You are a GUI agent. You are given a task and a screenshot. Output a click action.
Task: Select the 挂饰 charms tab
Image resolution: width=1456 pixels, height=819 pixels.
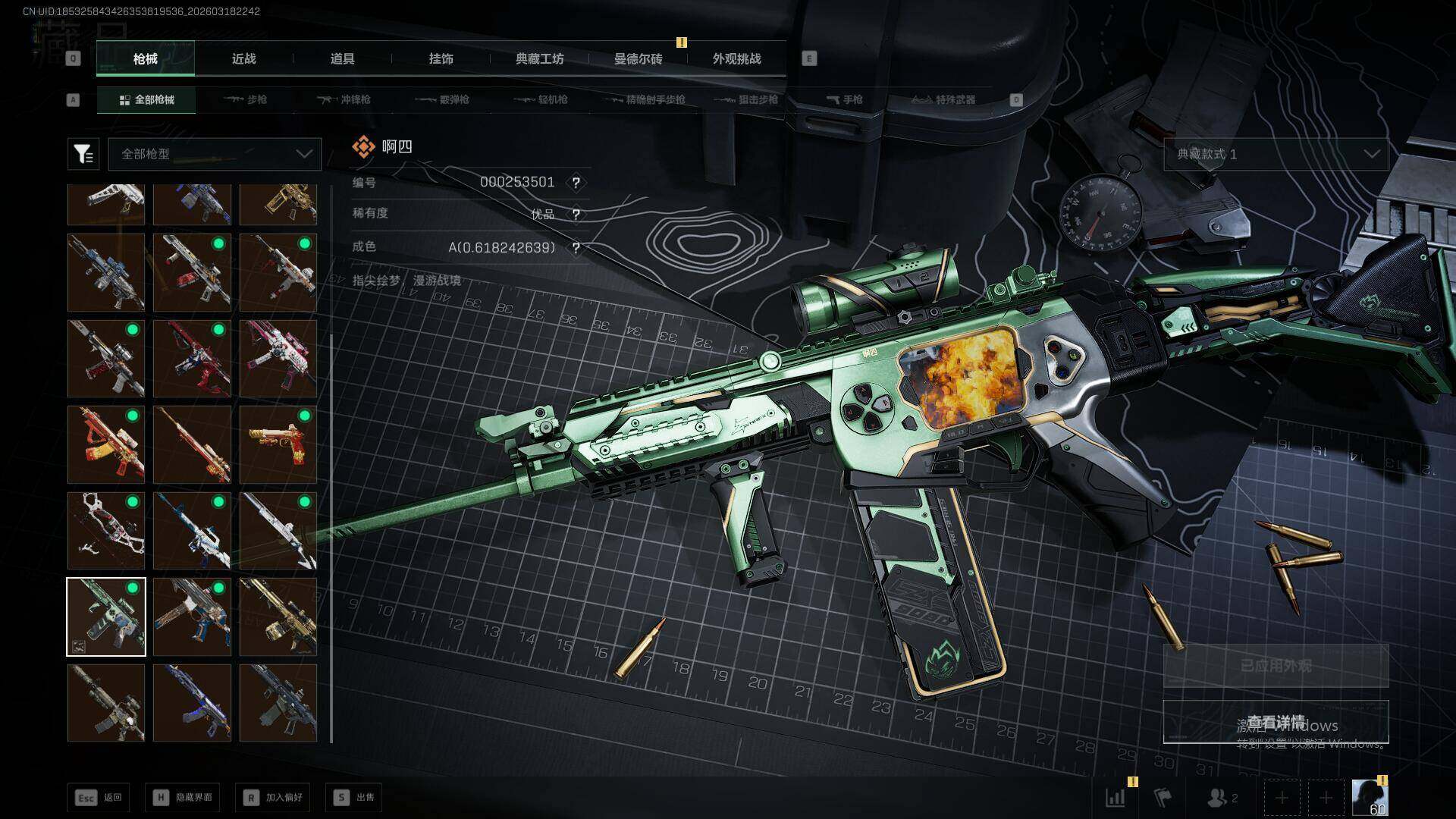click(441, 59)
